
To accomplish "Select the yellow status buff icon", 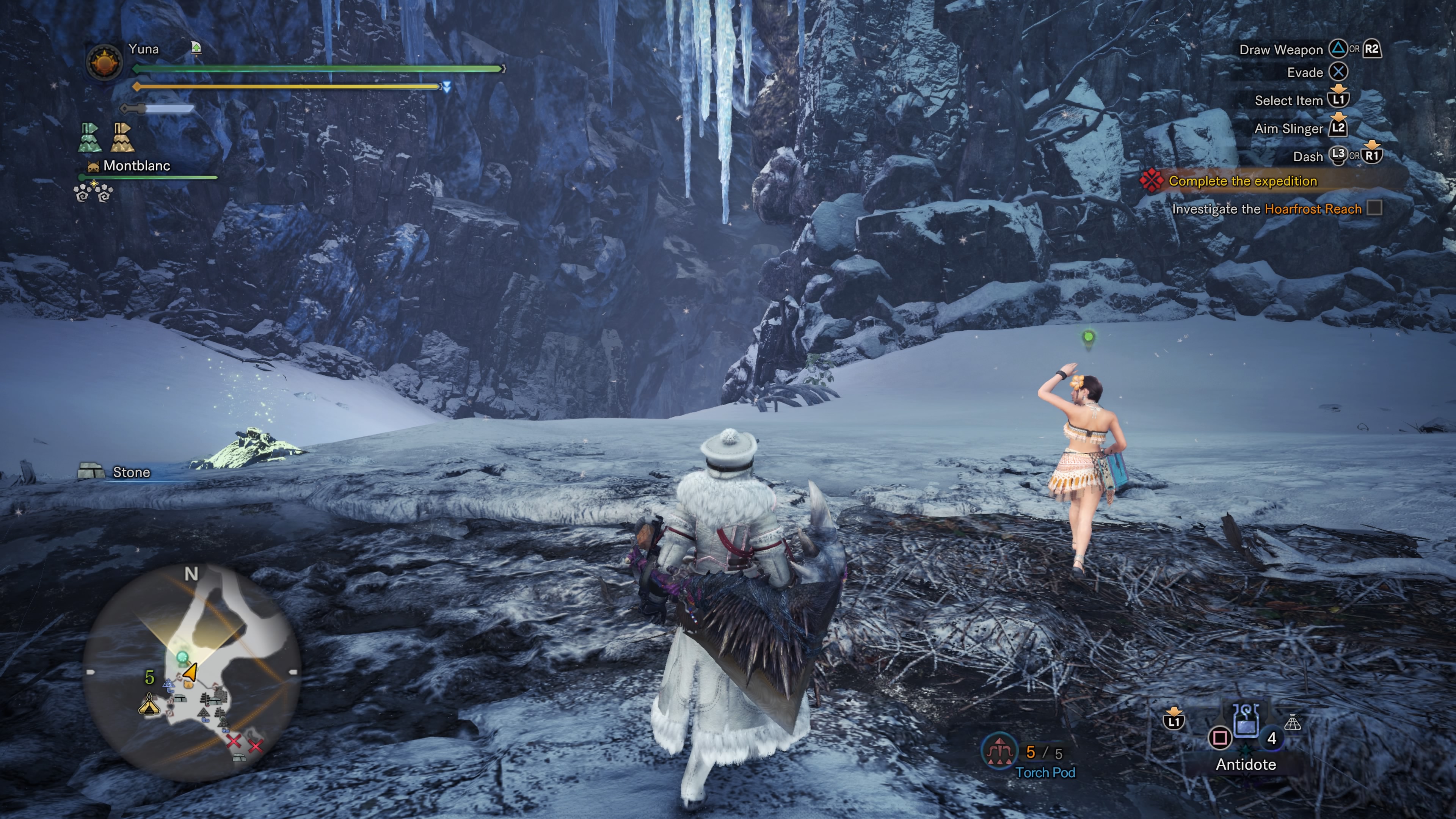I will (x=122, y=137).
